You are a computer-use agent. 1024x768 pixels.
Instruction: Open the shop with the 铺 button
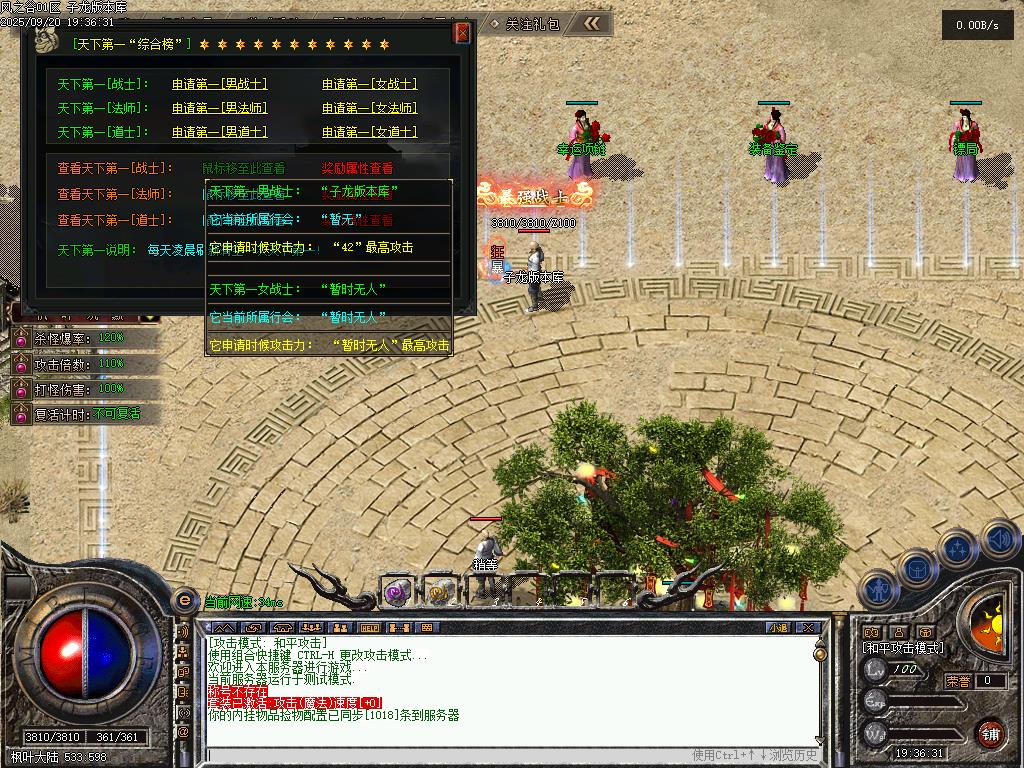point(990,733)
